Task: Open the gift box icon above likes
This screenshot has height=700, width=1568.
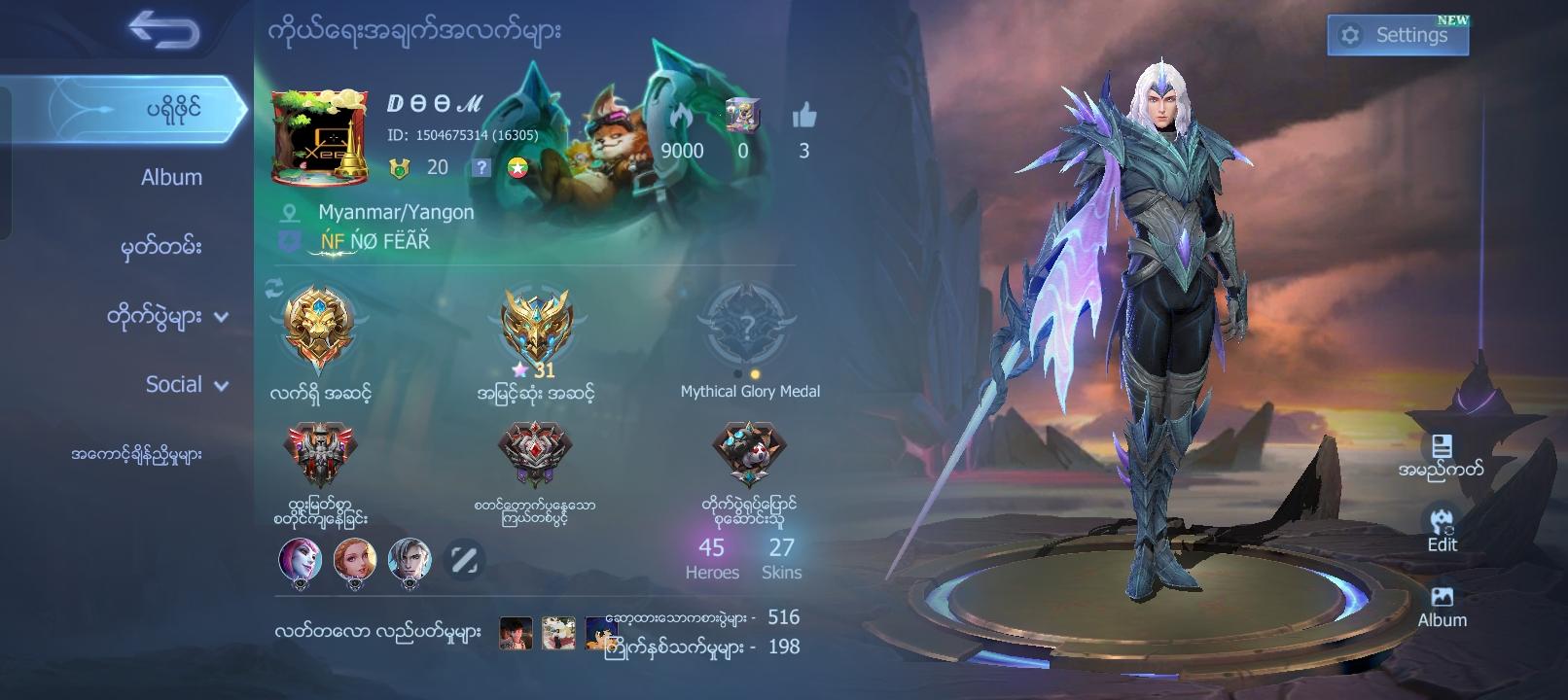Action: coord(745,116)
